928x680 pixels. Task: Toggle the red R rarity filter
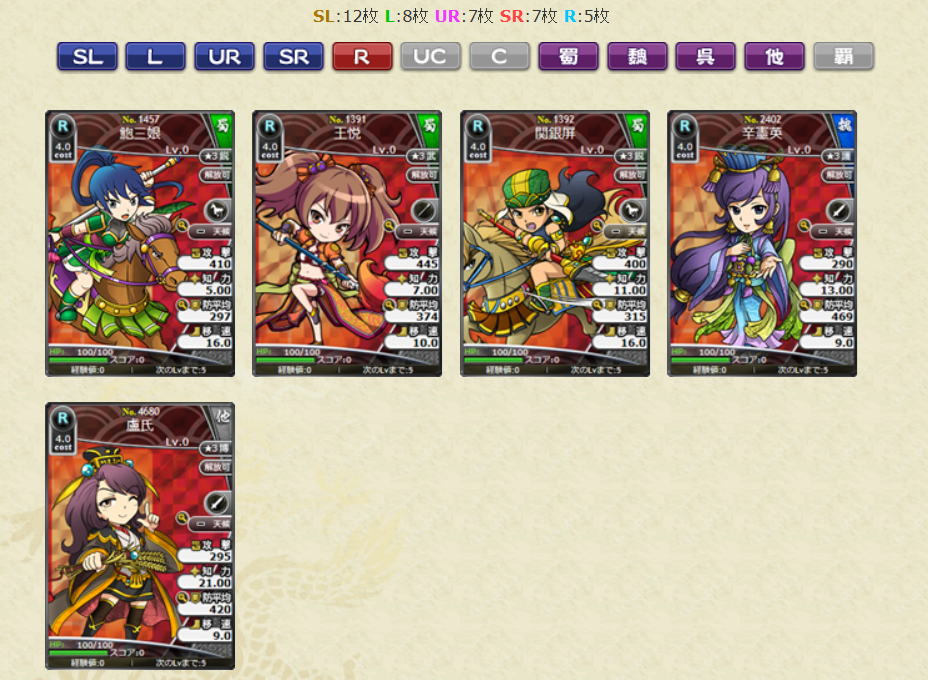click(362, 57)
